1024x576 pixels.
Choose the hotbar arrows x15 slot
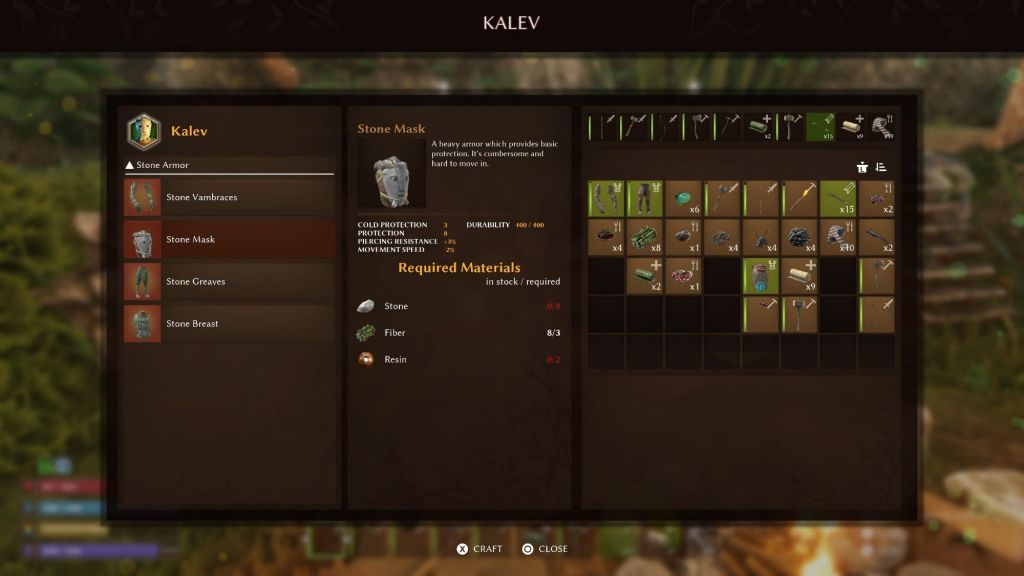click(821, 126)
